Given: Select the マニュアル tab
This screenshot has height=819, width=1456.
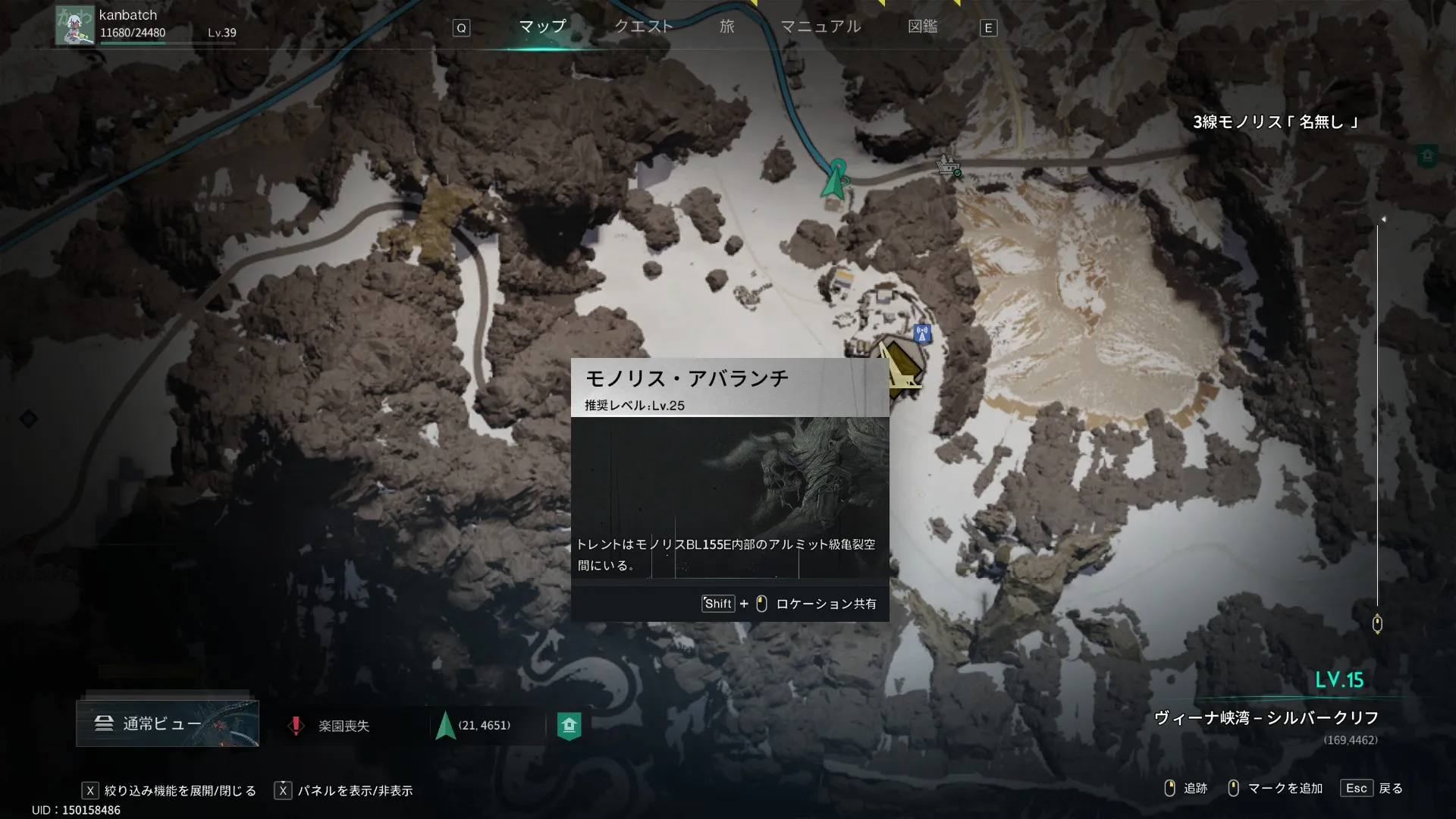Looking at the screenshot, I should coord(821,27).
